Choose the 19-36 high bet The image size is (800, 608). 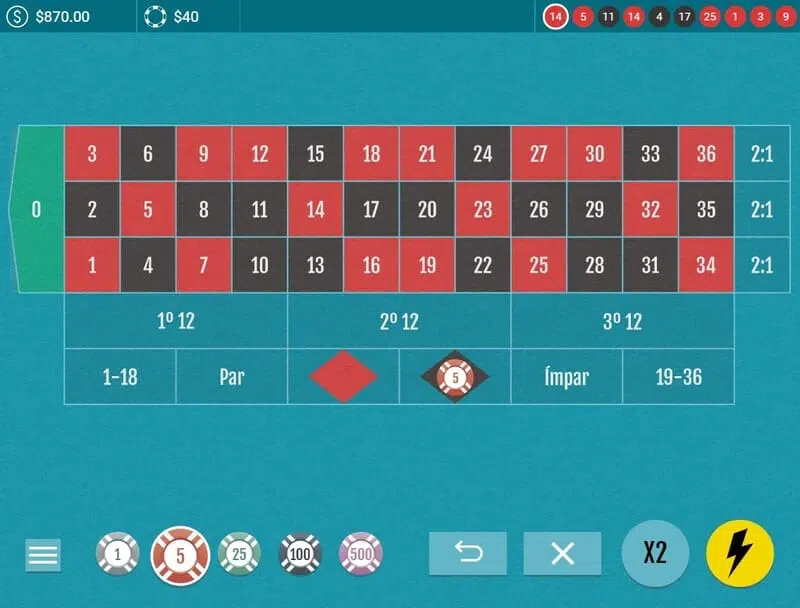[678, 377]
